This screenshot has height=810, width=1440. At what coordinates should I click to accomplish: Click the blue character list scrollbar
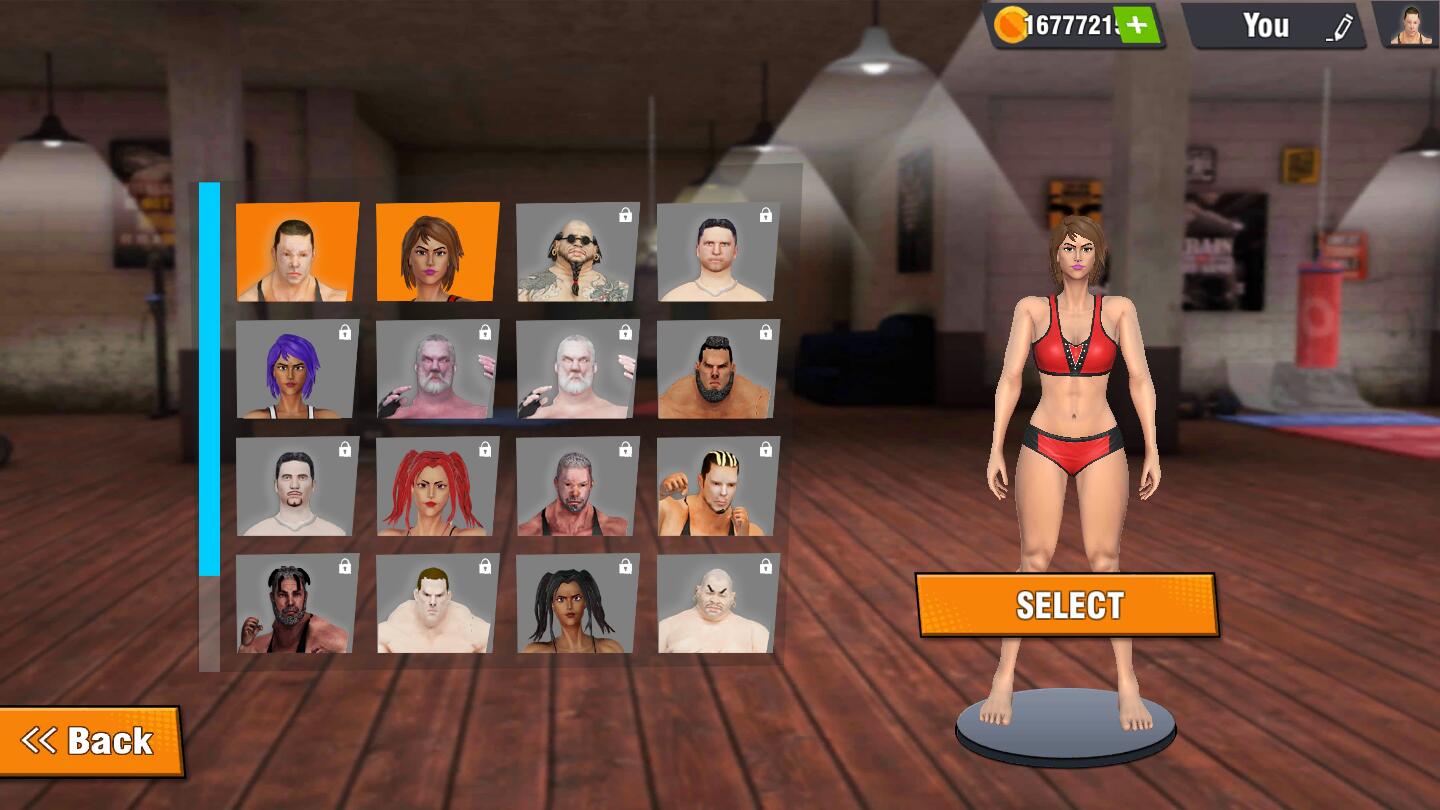(209, 380)
